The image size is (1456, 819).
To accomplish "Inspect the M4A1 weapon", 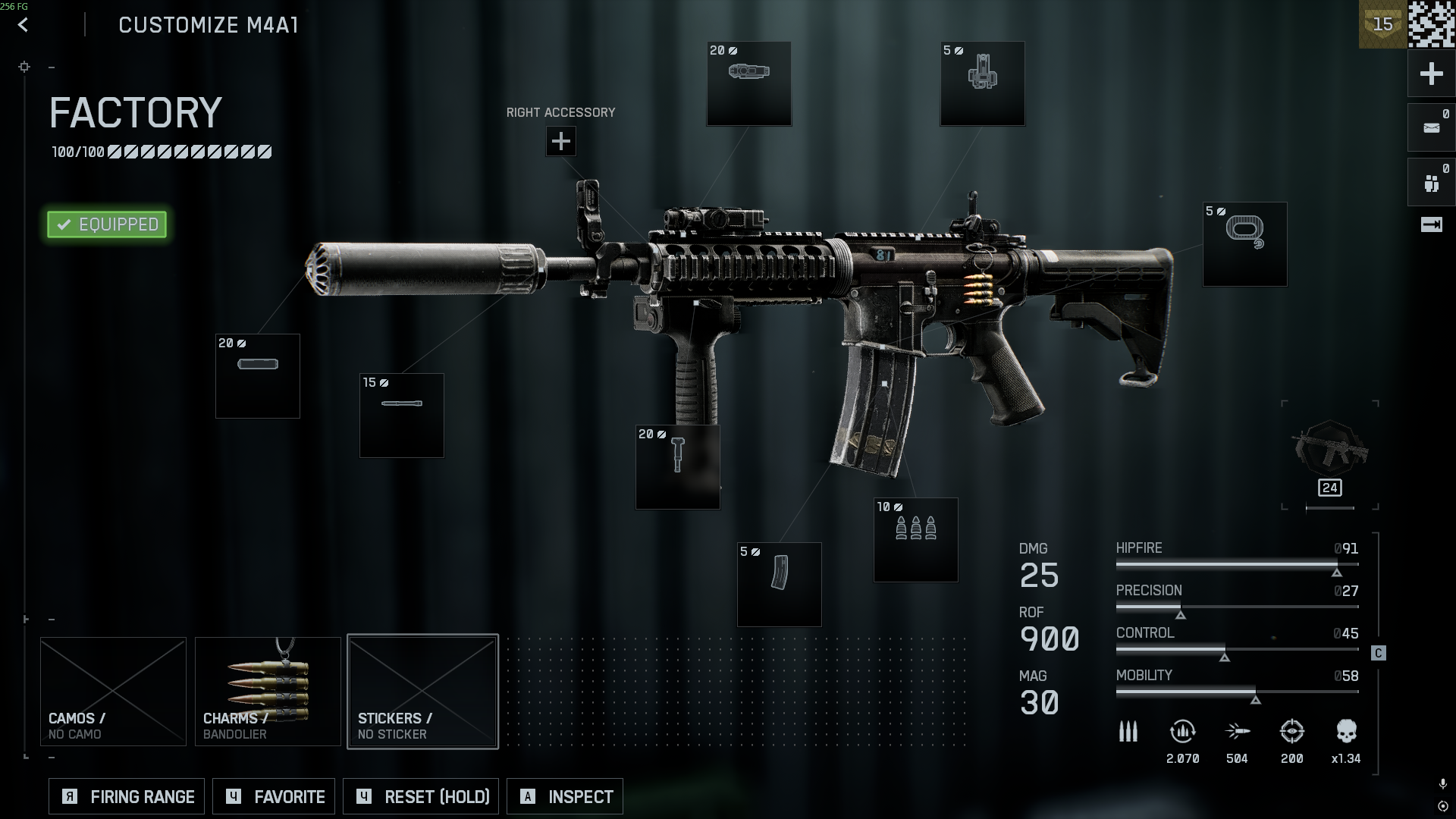I will tap(565, 796).
